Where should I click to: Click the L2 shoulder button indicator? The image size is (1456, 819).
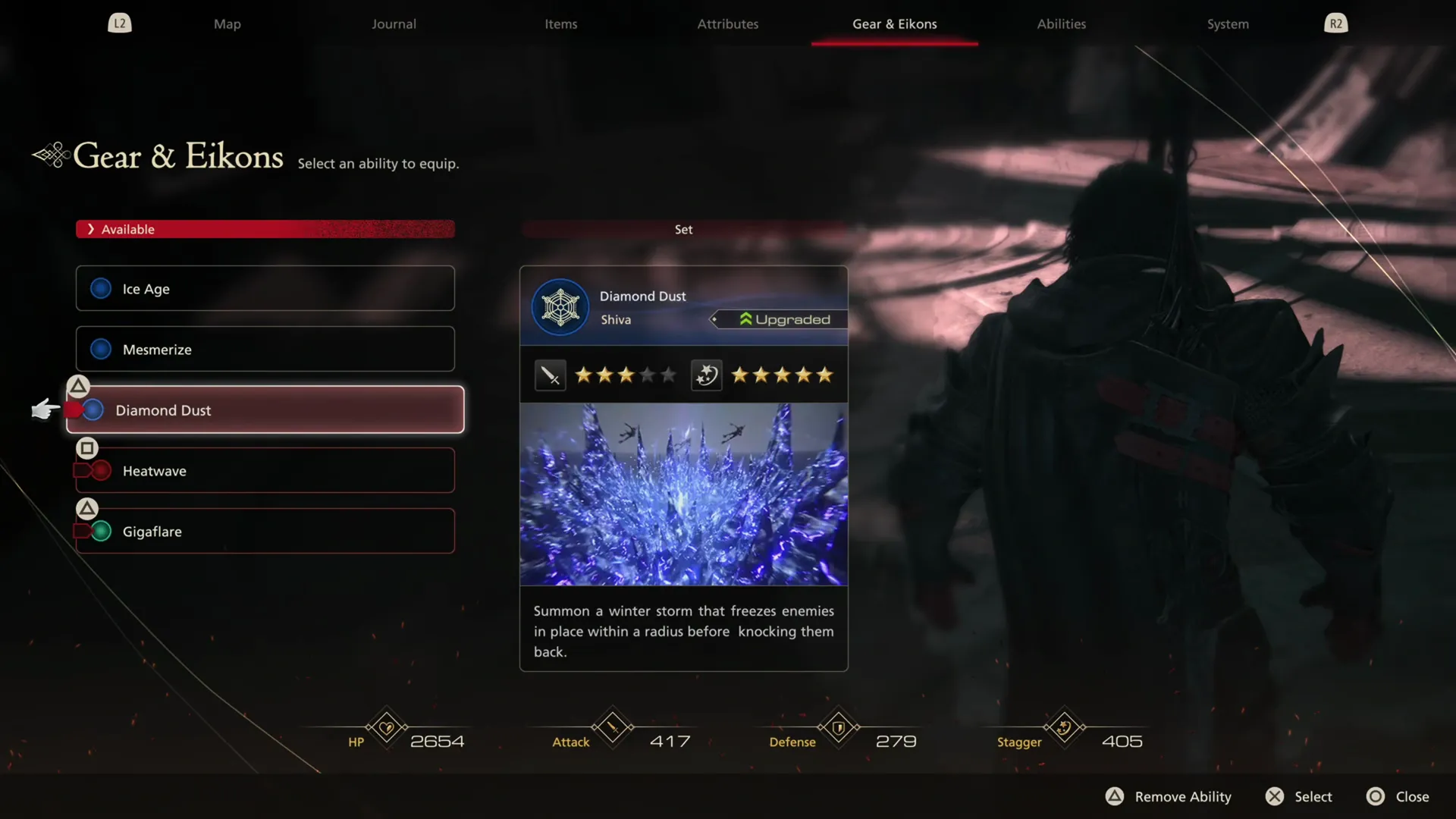point(119,23)
